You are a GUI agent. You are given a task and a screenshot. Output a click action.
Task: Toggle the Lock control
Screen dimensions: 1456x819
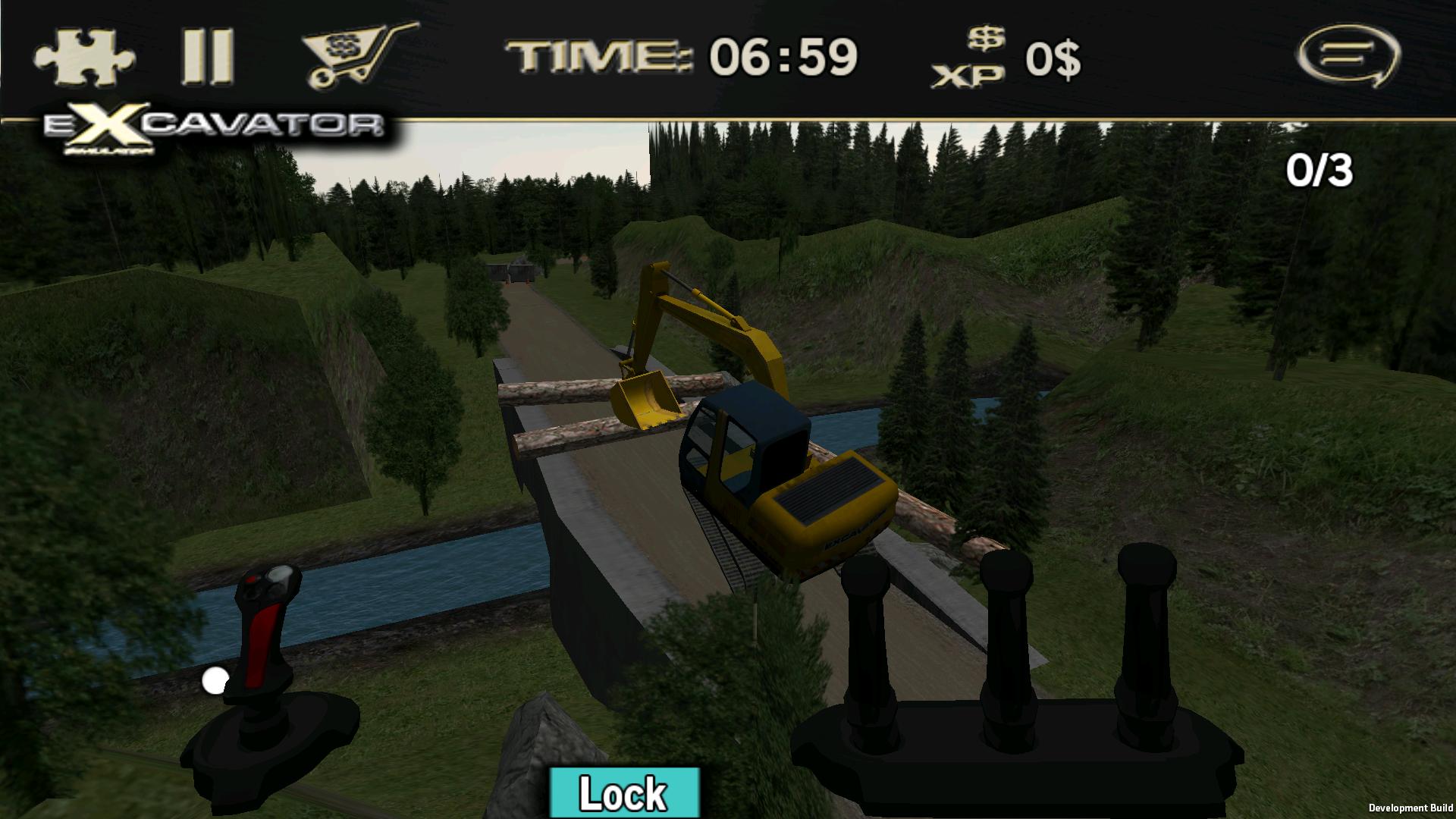(x=623, y=793)
